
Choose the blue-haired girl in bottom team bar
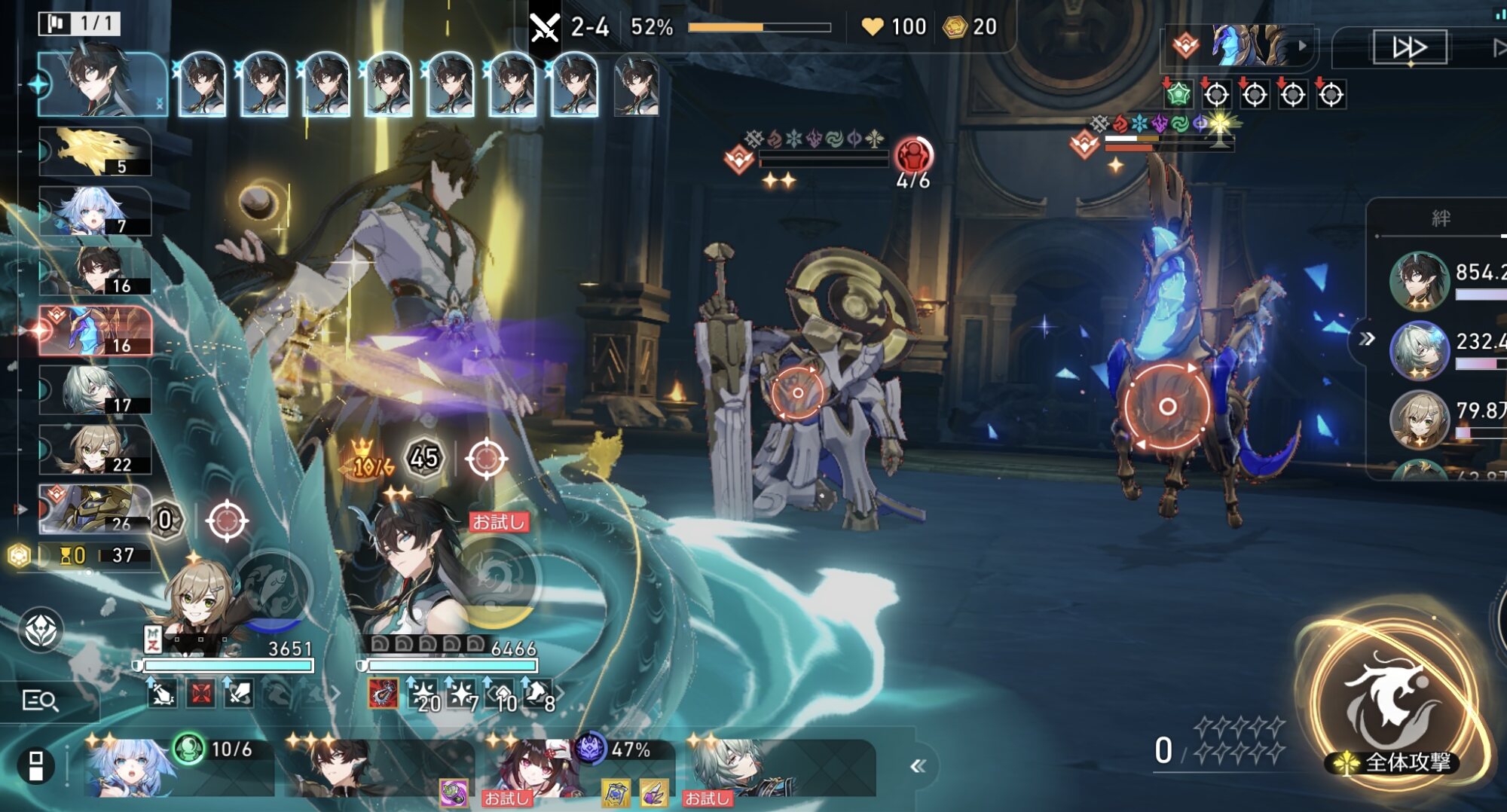click(128, 768)
